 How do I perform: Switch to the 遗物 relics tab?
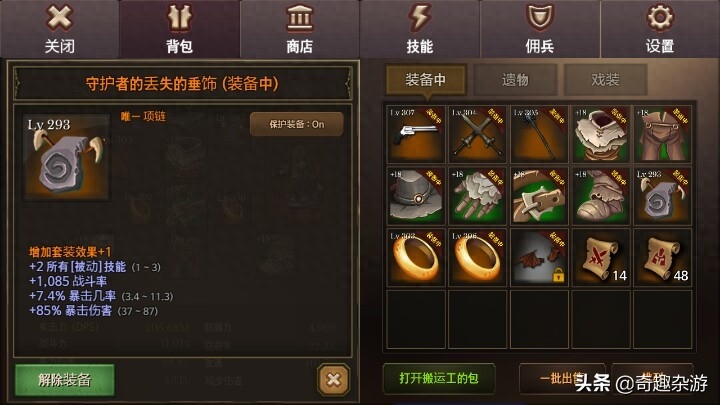coord(514,80)
